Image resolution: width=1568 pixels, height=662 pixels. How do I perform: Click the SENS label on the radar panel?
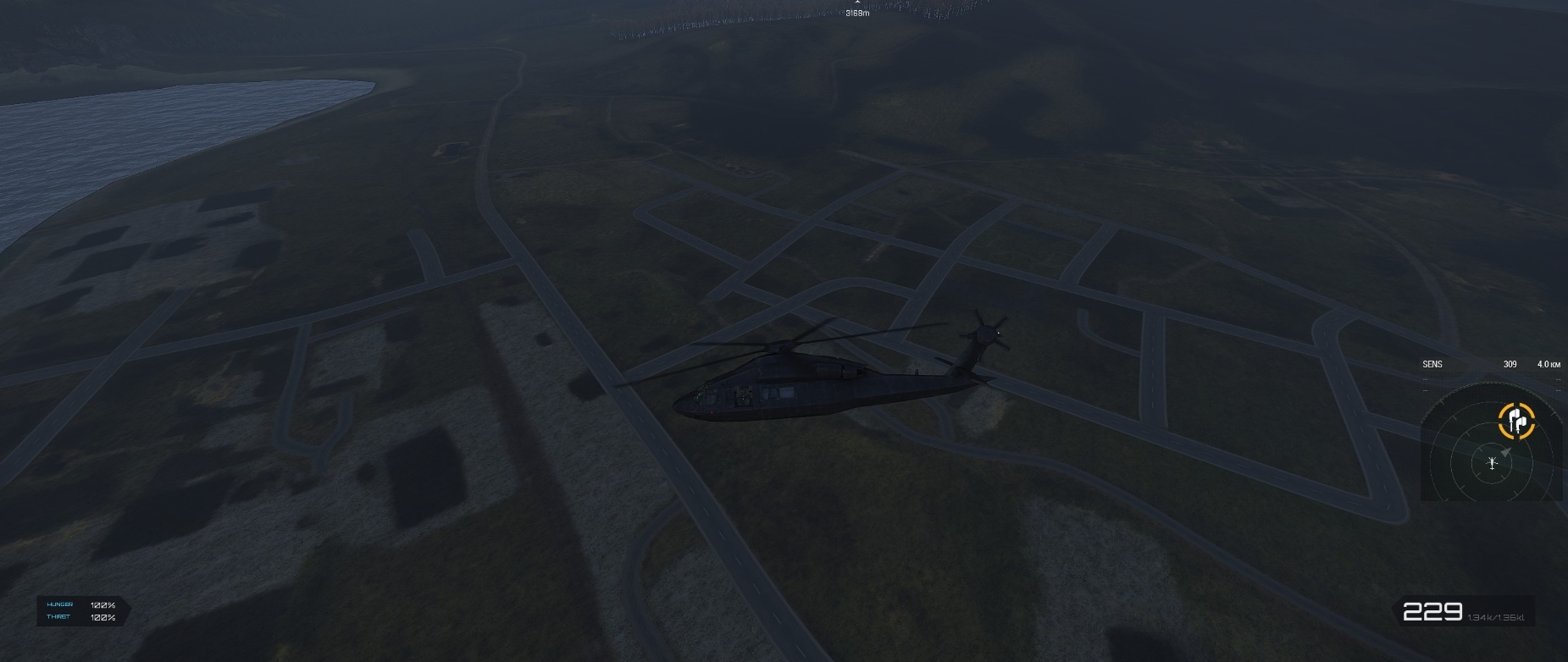click(1433, 363)
